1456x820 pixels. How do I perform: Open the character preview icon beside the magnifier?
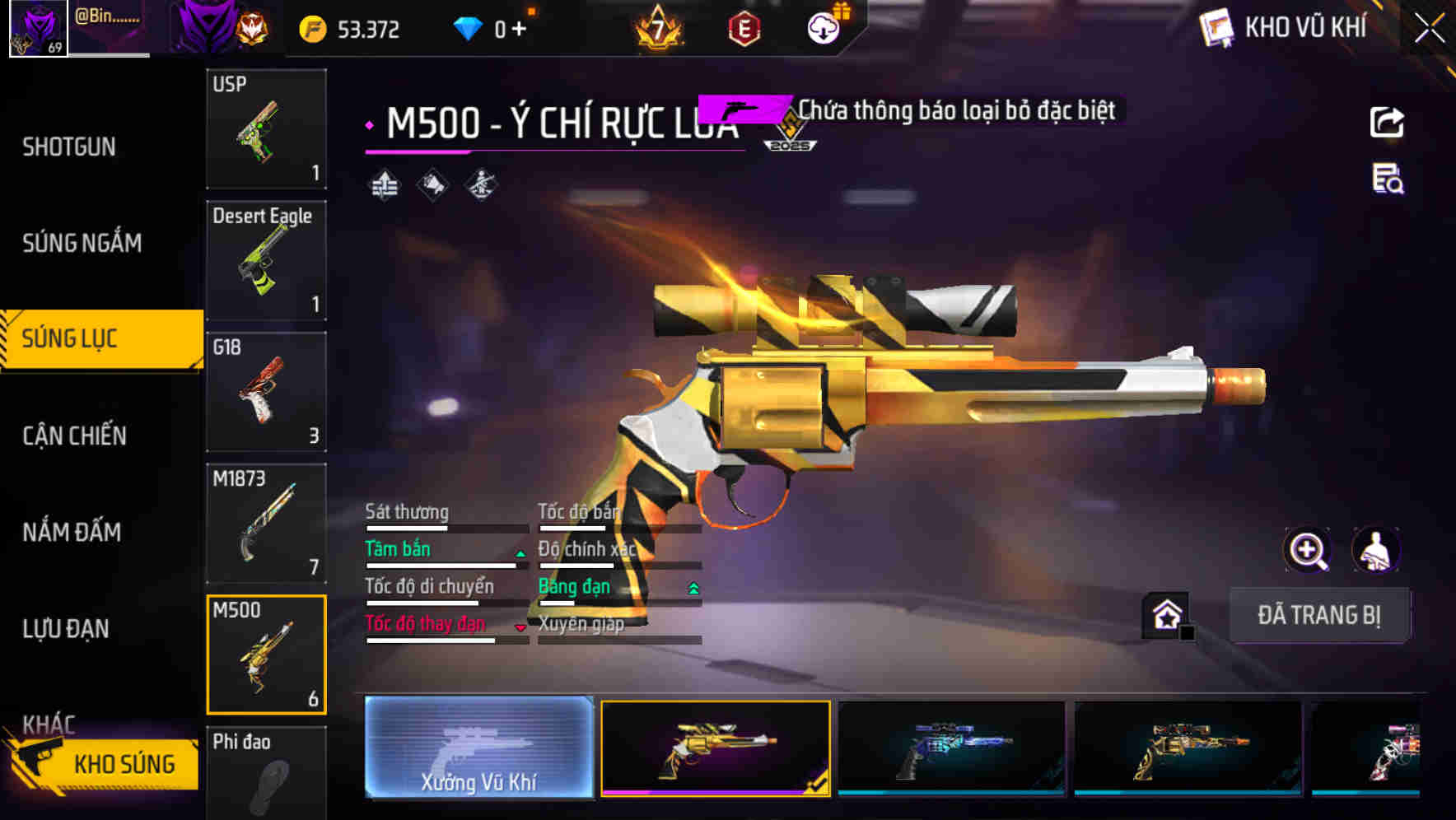[x=1377, y=550]
